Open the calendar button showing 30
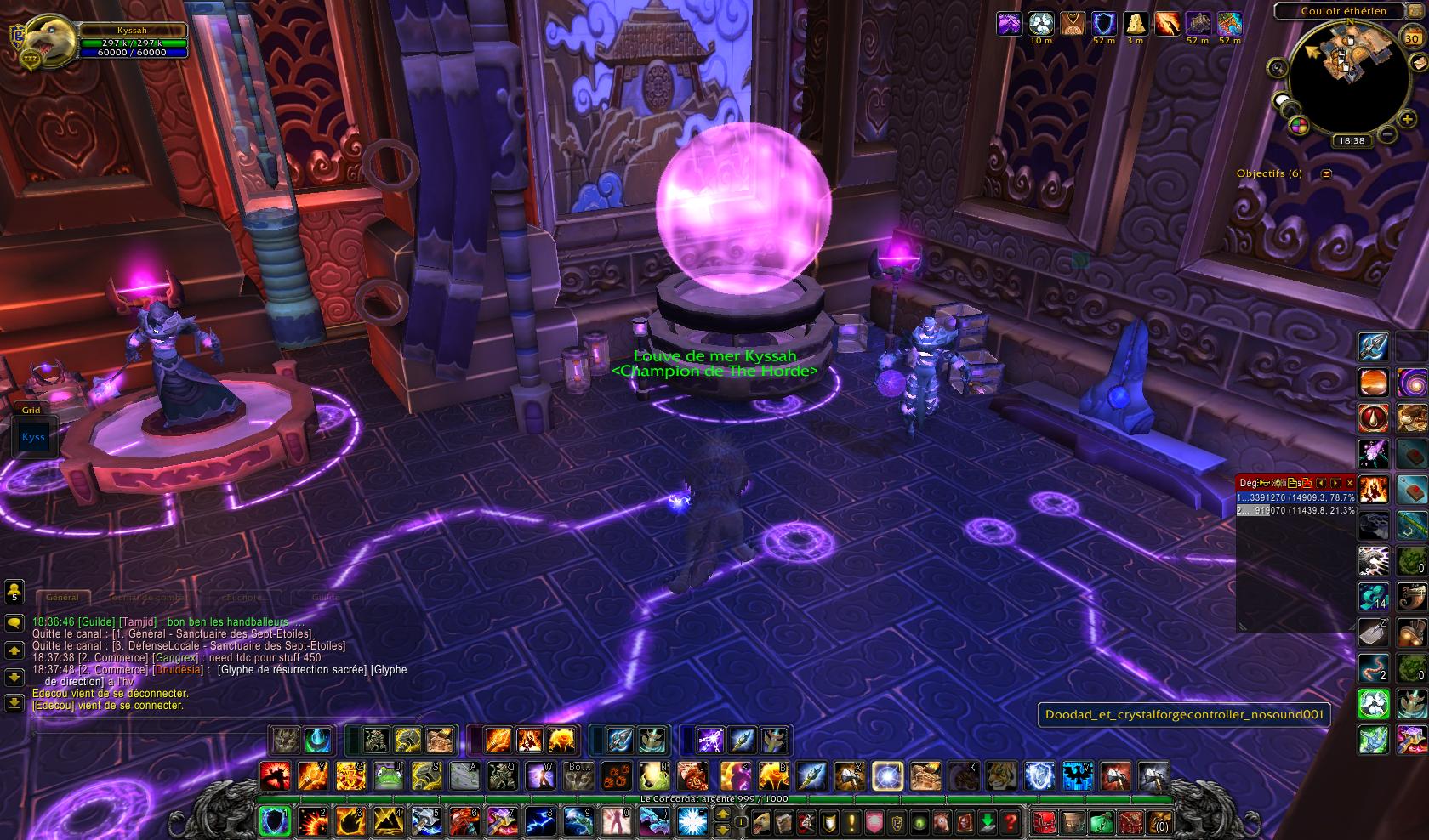The height and width of the screenshot is (840, 1429). click(x=1410, y=37)
